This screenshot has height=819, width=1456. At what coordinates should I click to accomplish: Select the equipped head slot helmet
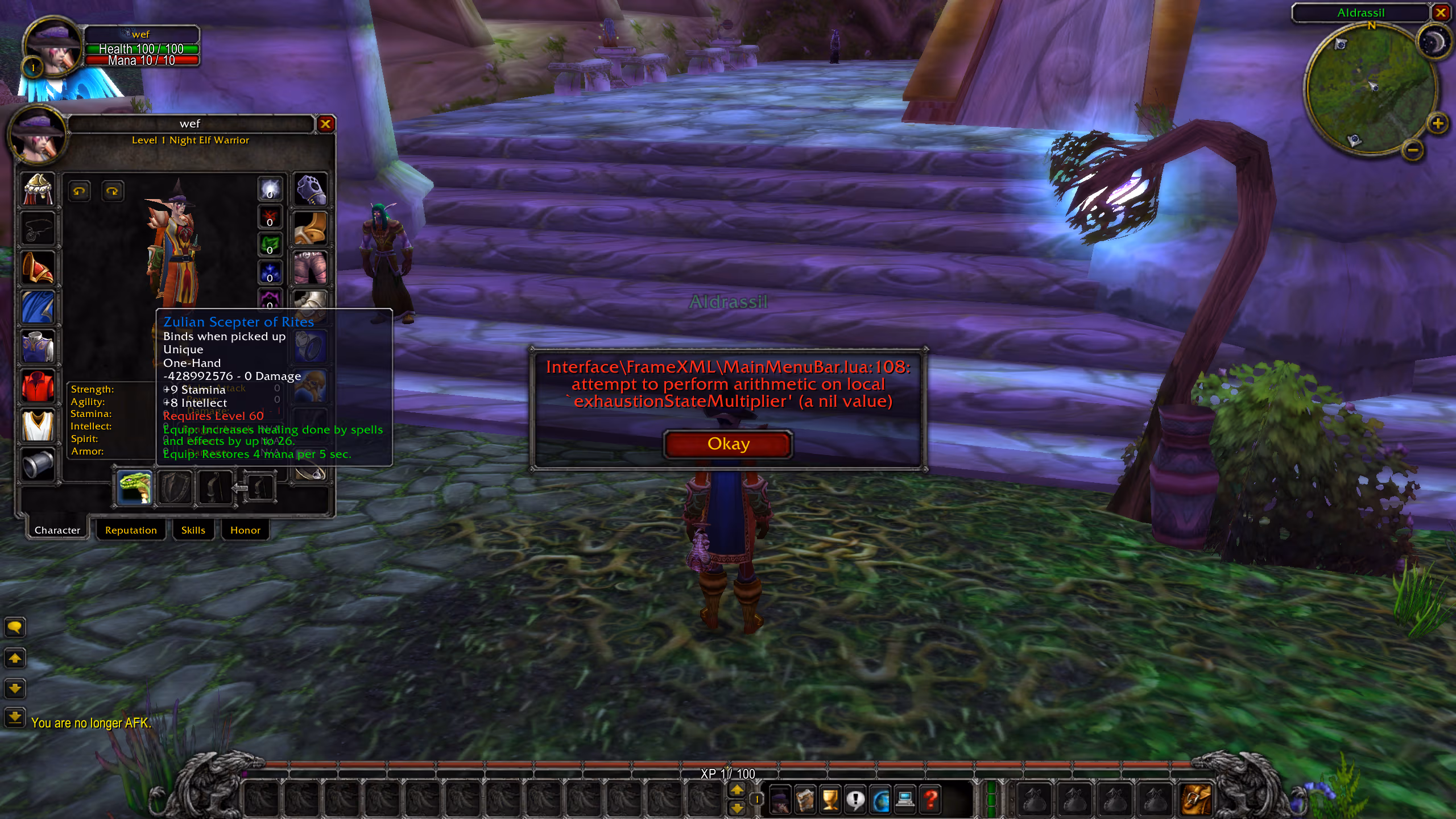pos(38,189)
